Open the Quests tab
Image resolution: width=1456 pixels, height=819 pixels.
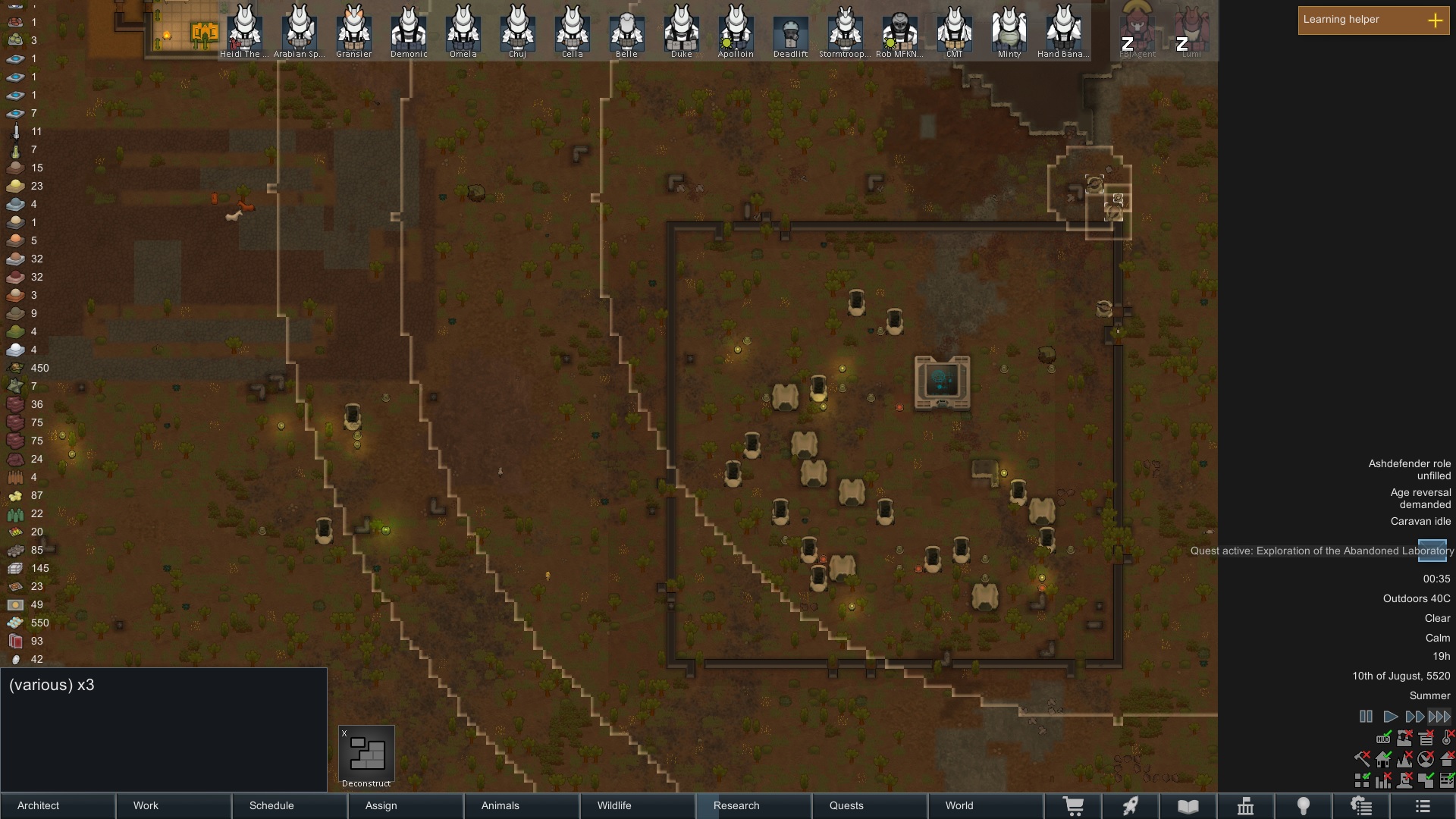[x=847, y=805]
